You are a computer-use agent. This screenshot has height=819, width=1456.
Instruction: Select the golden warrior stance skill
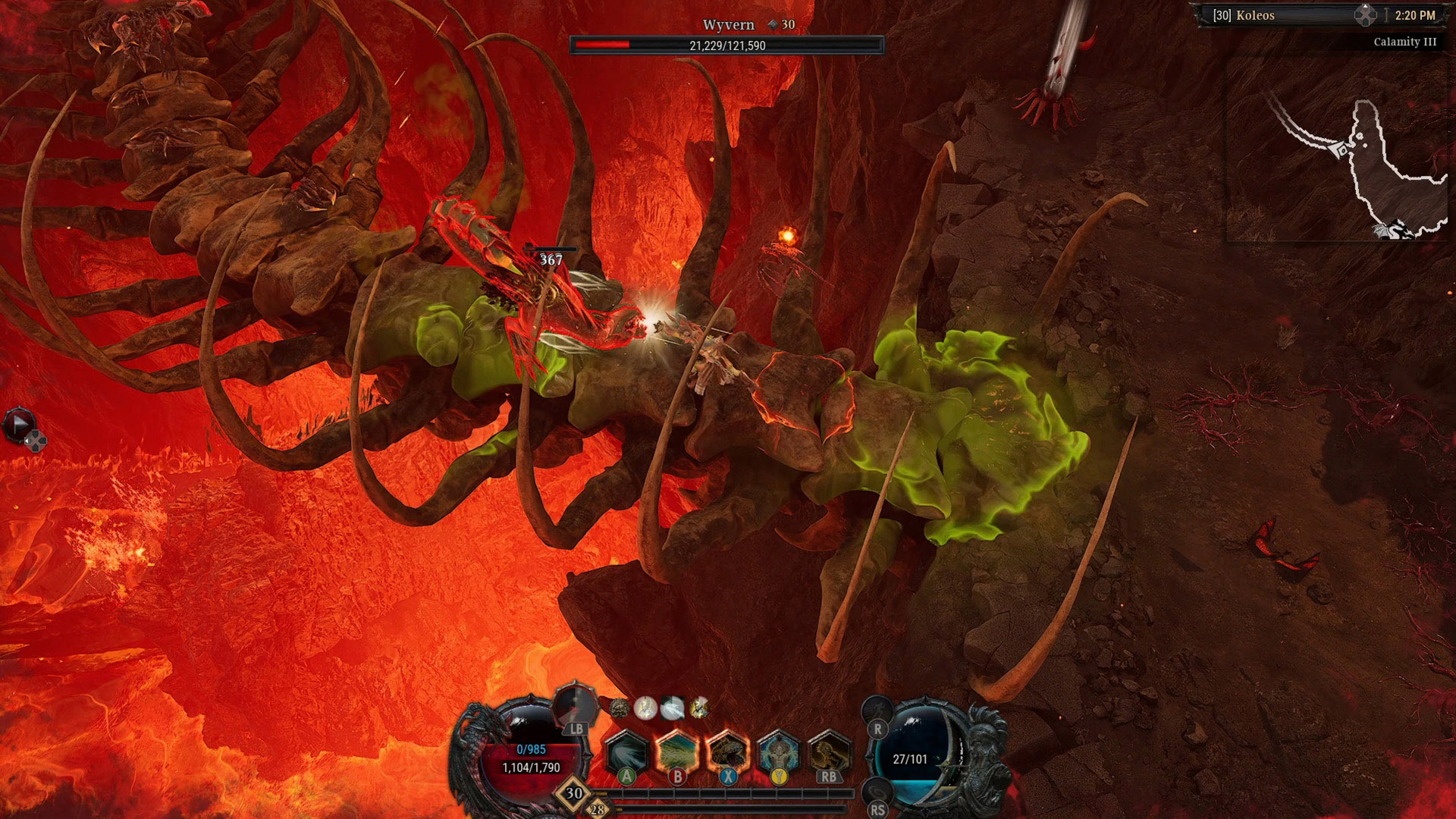[829, 753]
